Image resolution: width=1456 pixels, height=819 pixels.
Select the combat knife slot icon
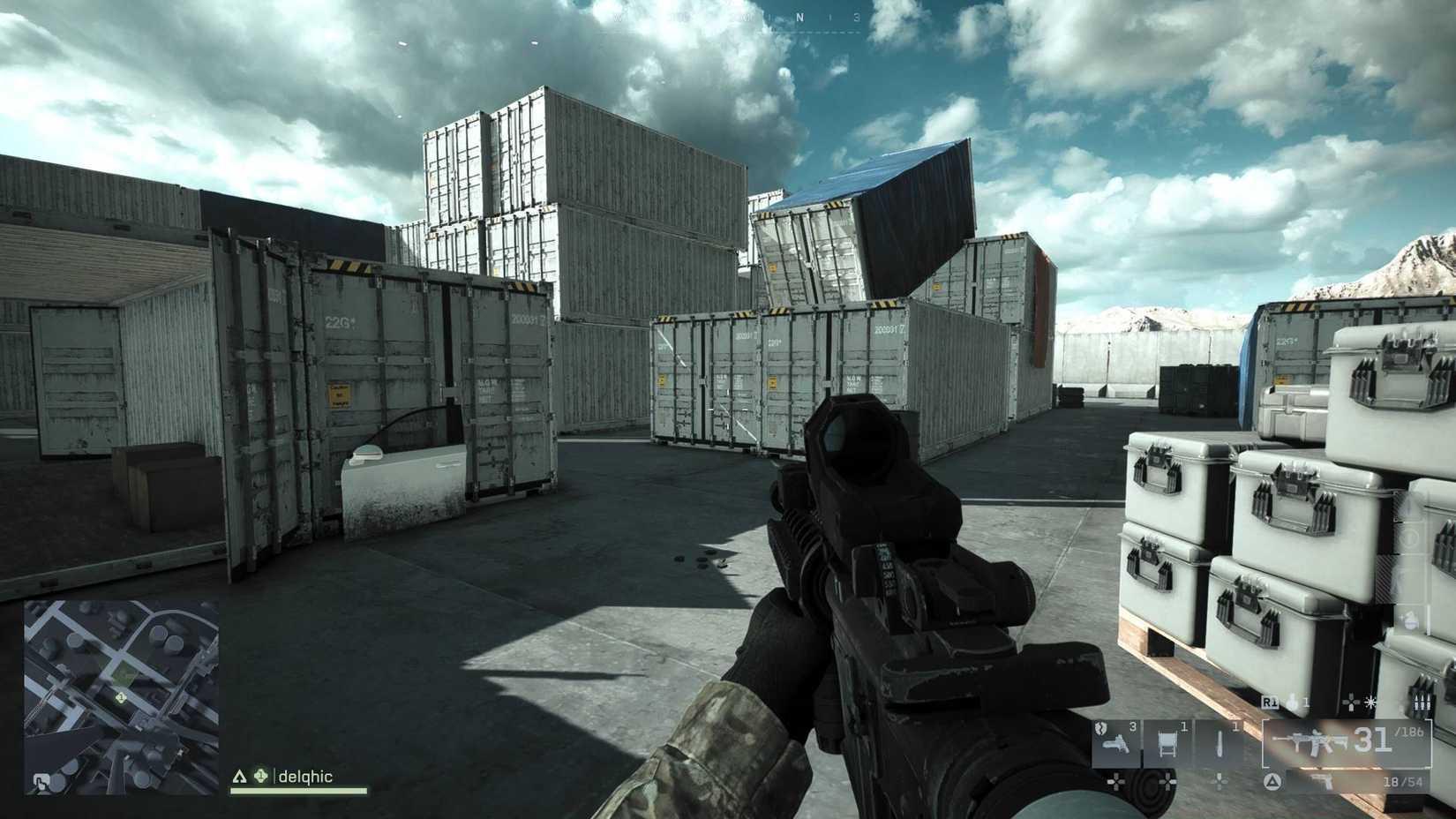(x=1220, y=742)
